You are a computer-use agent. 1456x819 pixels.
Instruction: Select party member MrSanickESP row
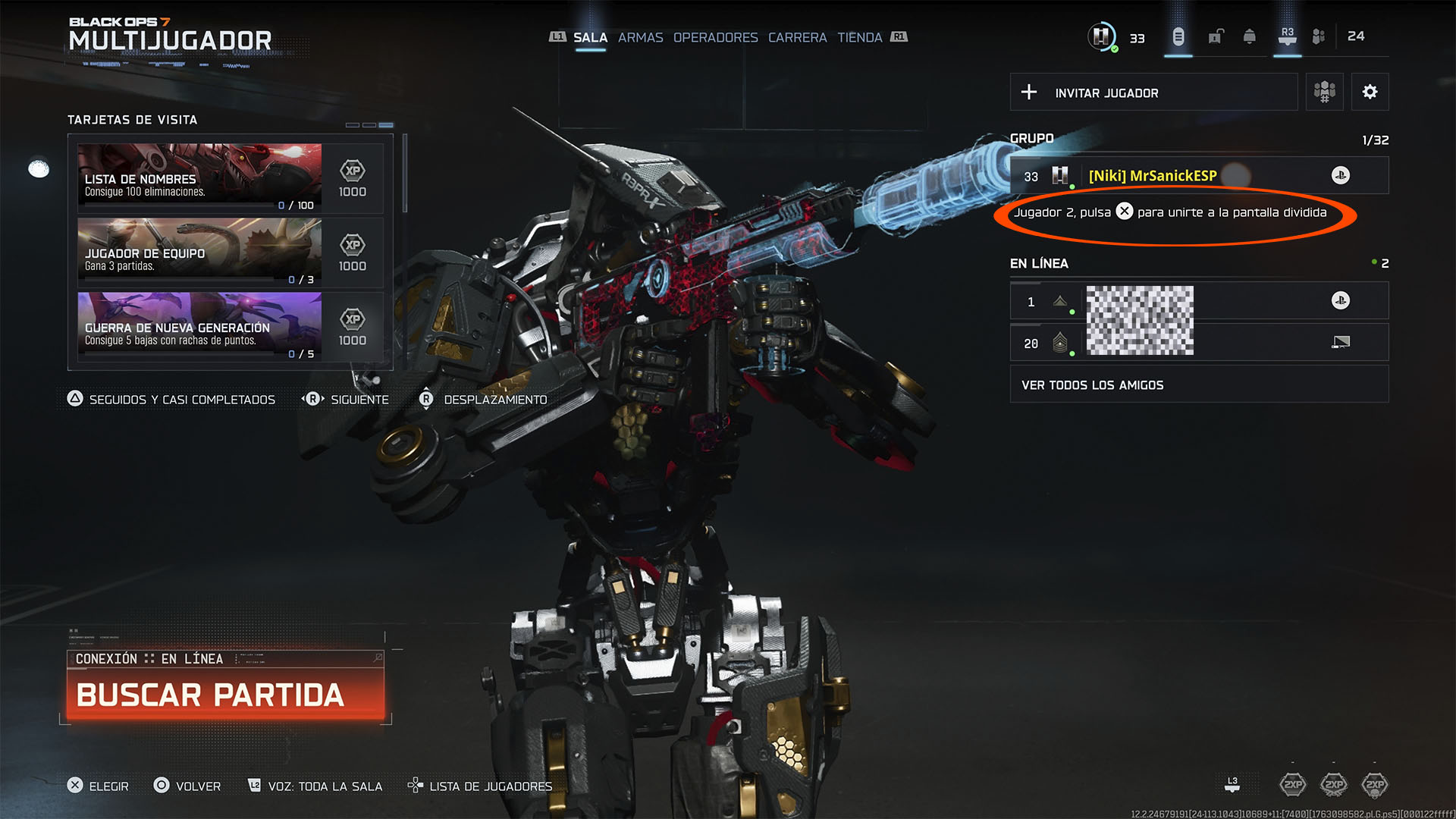point(1198,176)
